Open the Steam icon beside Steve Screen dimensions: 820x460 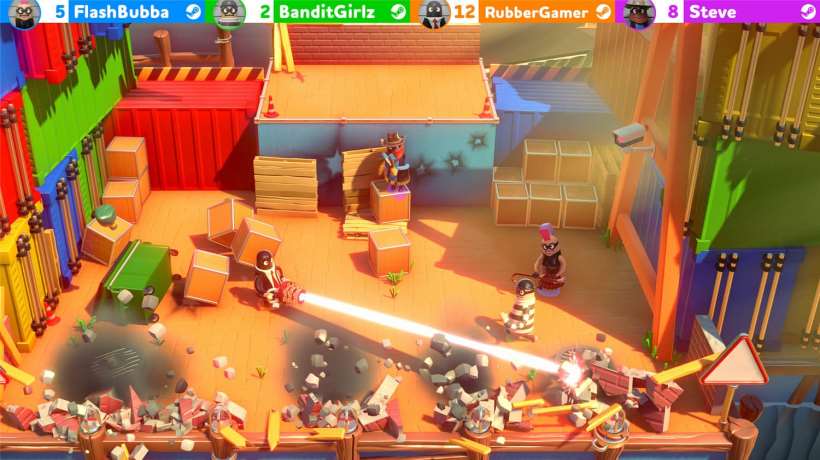(806, 12)
